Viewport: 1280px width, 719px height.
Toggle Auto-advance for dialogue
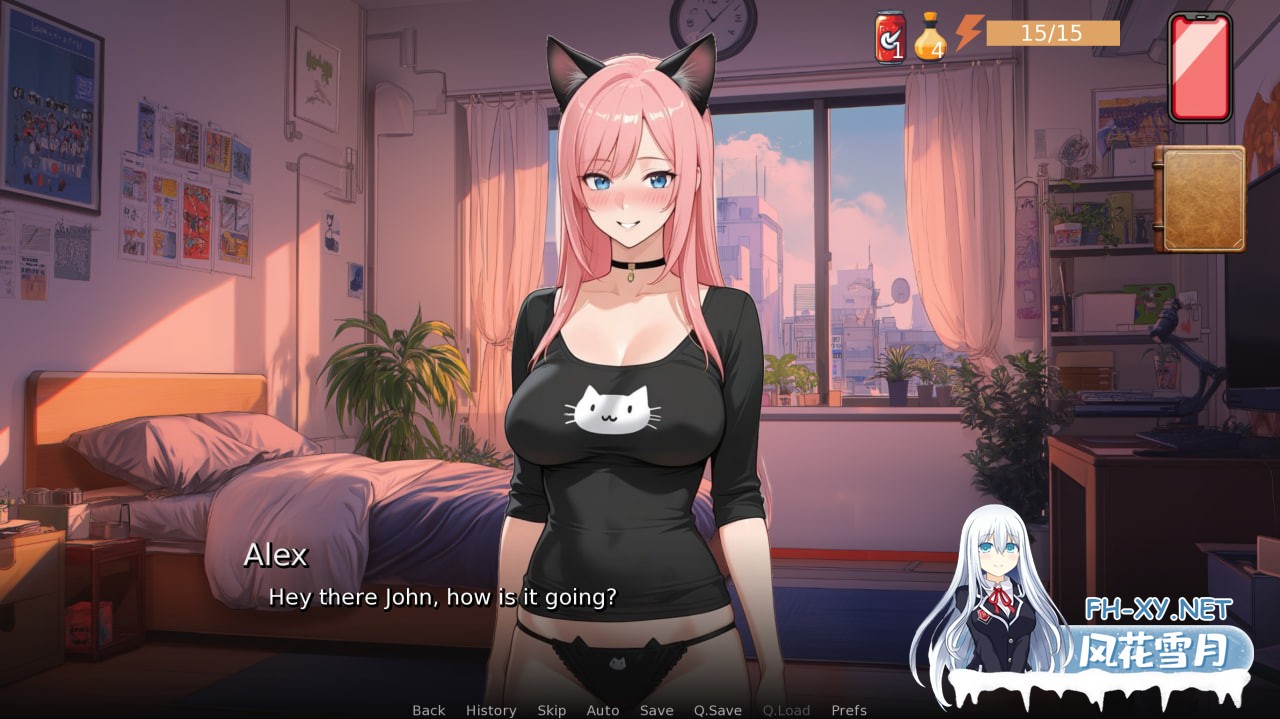603,710
